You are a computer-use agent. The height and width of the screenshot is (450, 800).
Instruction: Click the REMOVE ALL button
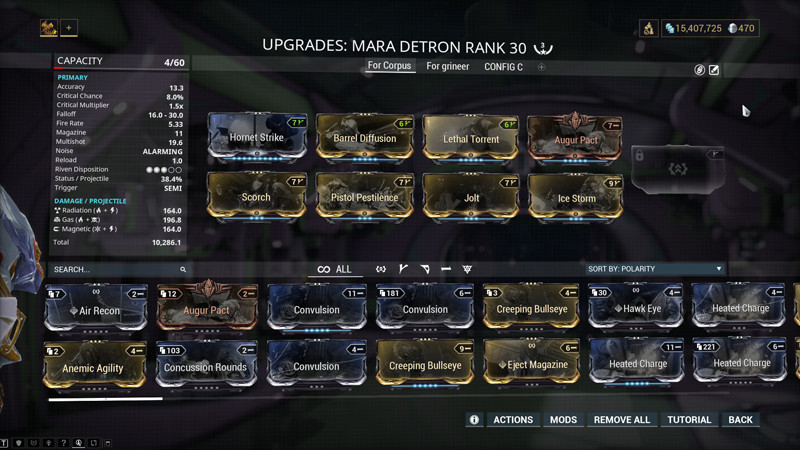tap(622, 420)
